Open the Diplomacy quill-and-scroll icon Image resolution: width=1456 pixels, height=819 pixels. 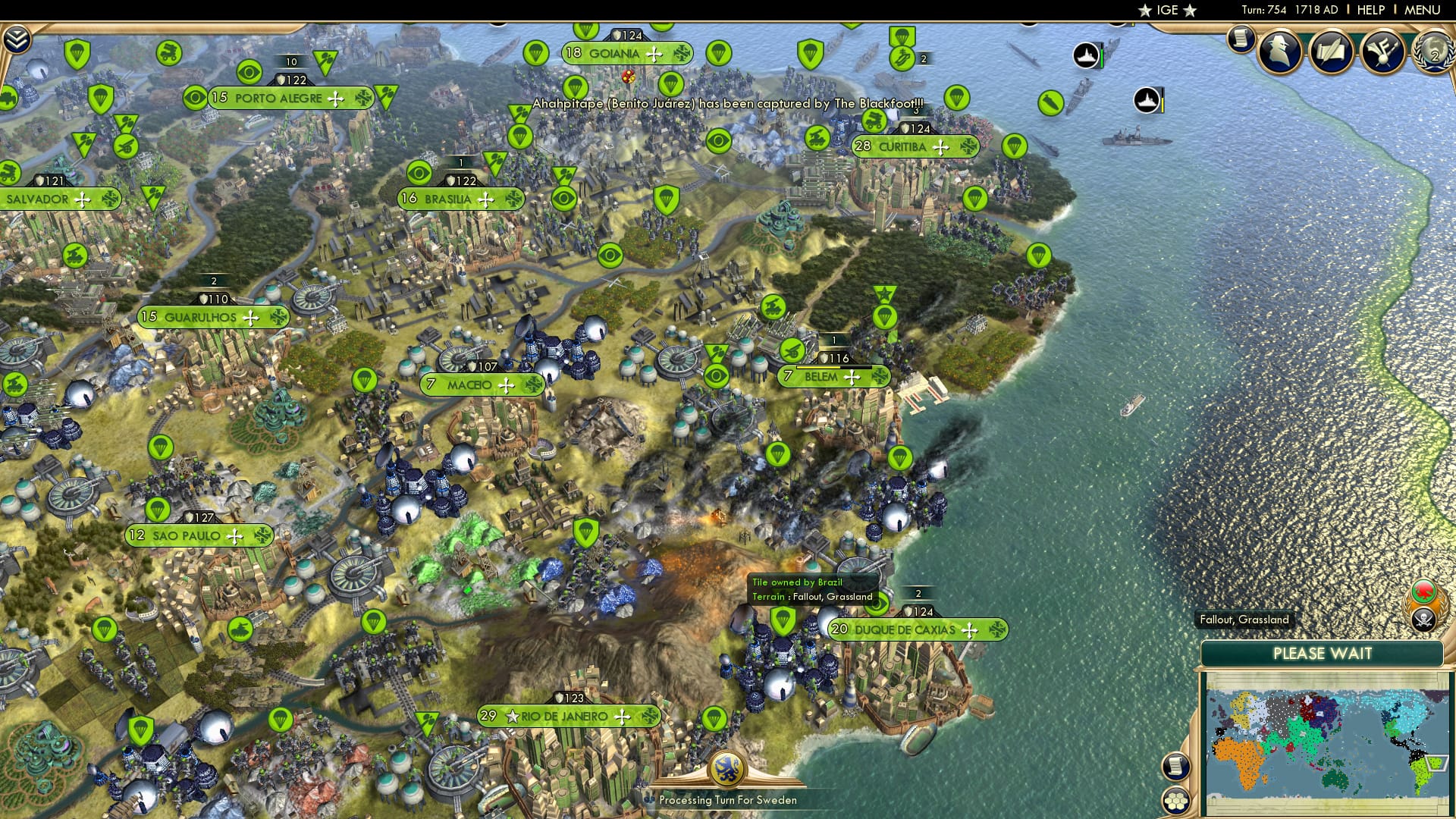1331,51
